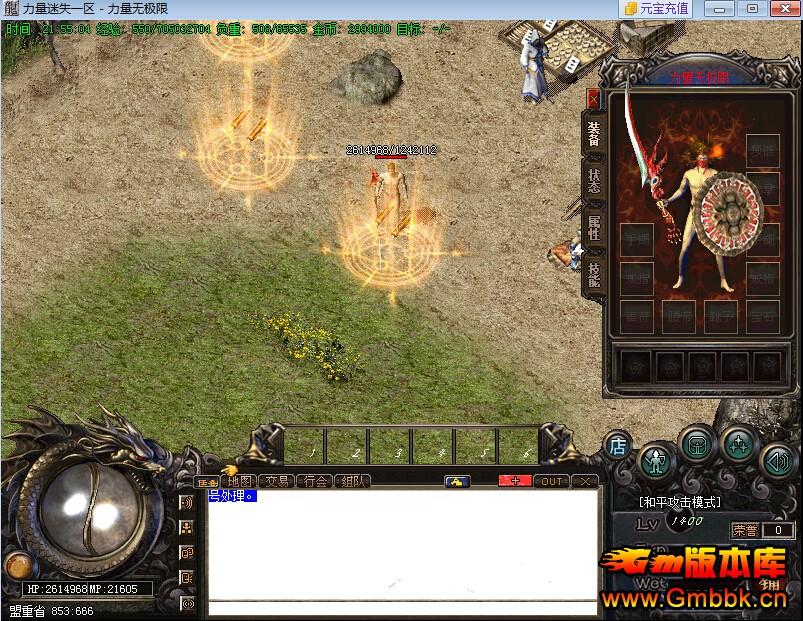Open the 状态 status tab
Image resolution: width=803 pixels, height=621 pixels.
click(594, 180)
